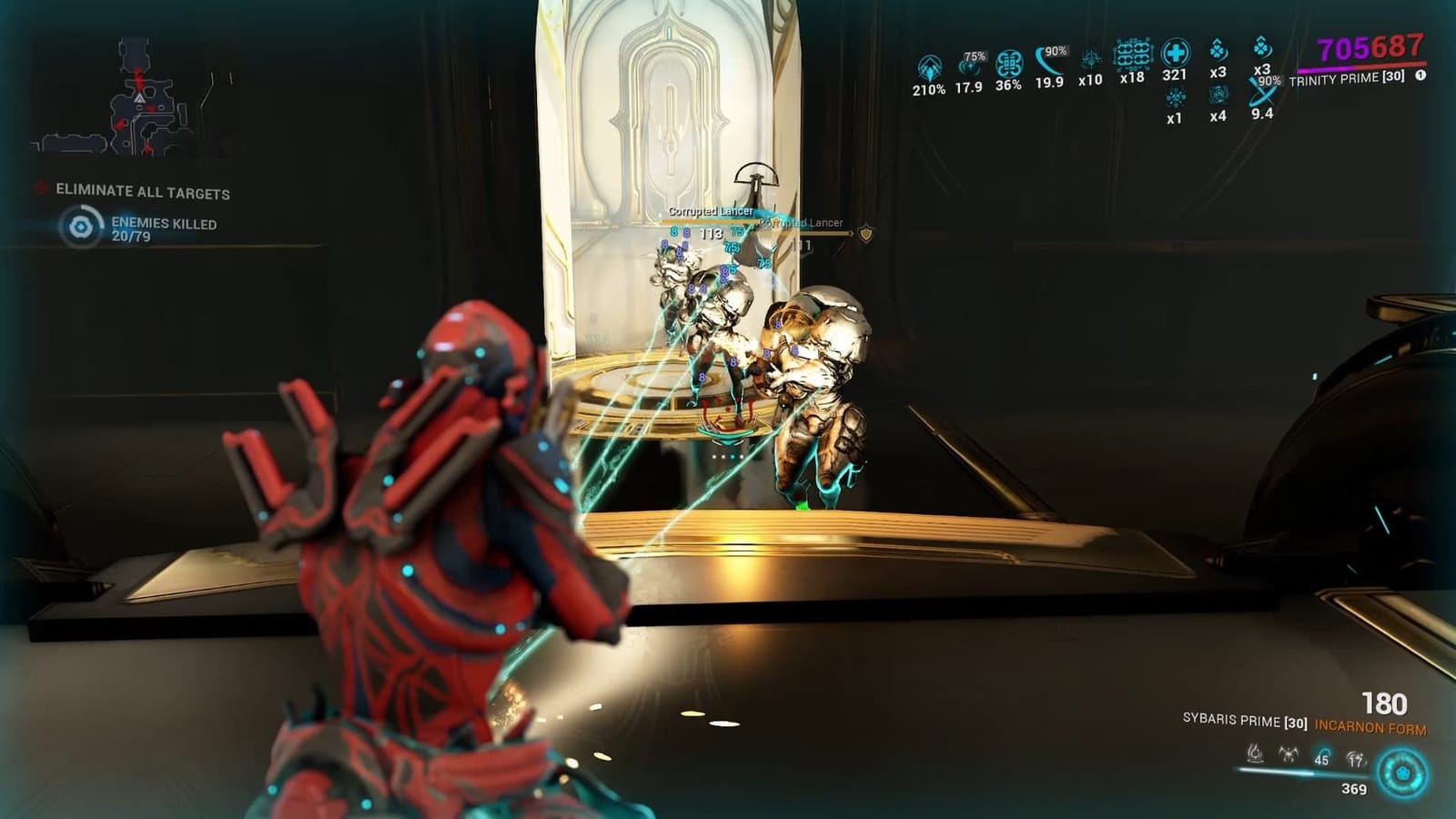Click the glowing Incarnon charge ring
Image resolution: width=1456 pixels, height=819 pixels.
click(x=1401, y=772)
